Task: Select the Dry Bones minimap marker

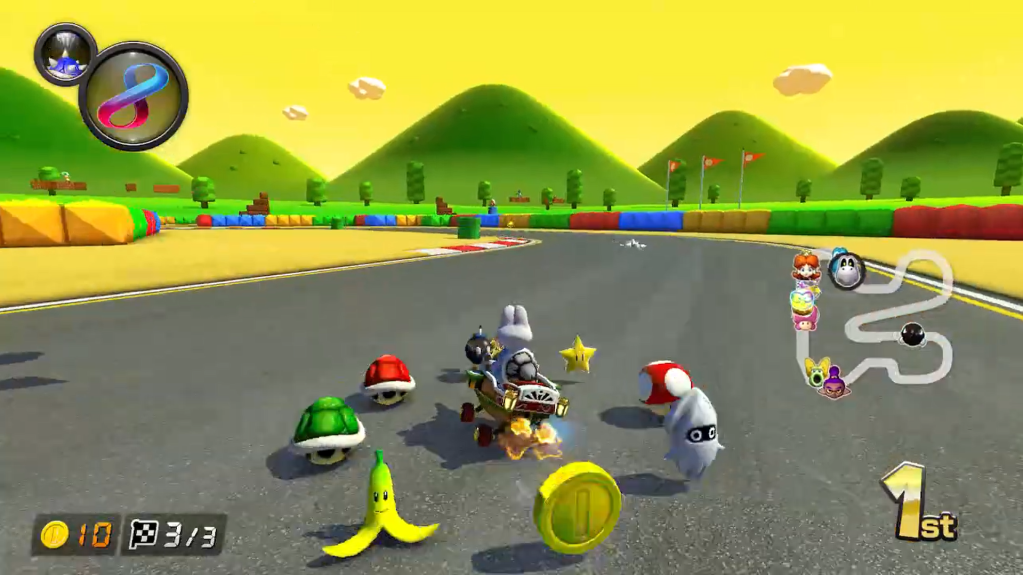Action: pos(847,270)
